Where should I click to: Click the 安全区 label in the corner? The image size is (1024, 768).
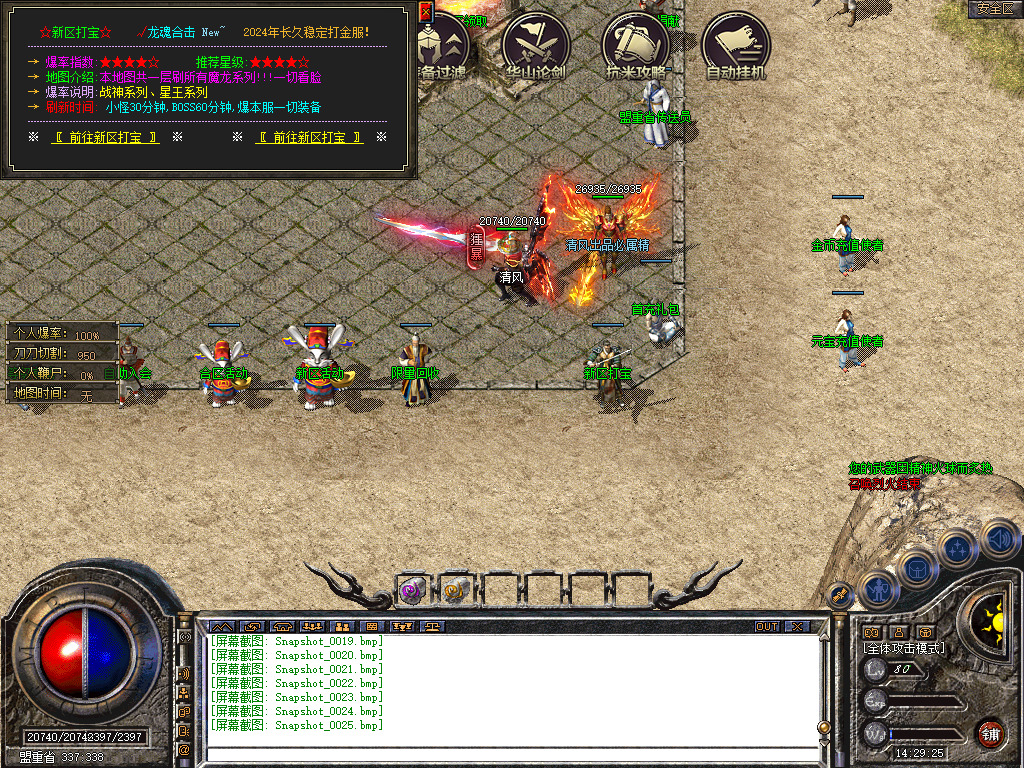coord(995,8)
